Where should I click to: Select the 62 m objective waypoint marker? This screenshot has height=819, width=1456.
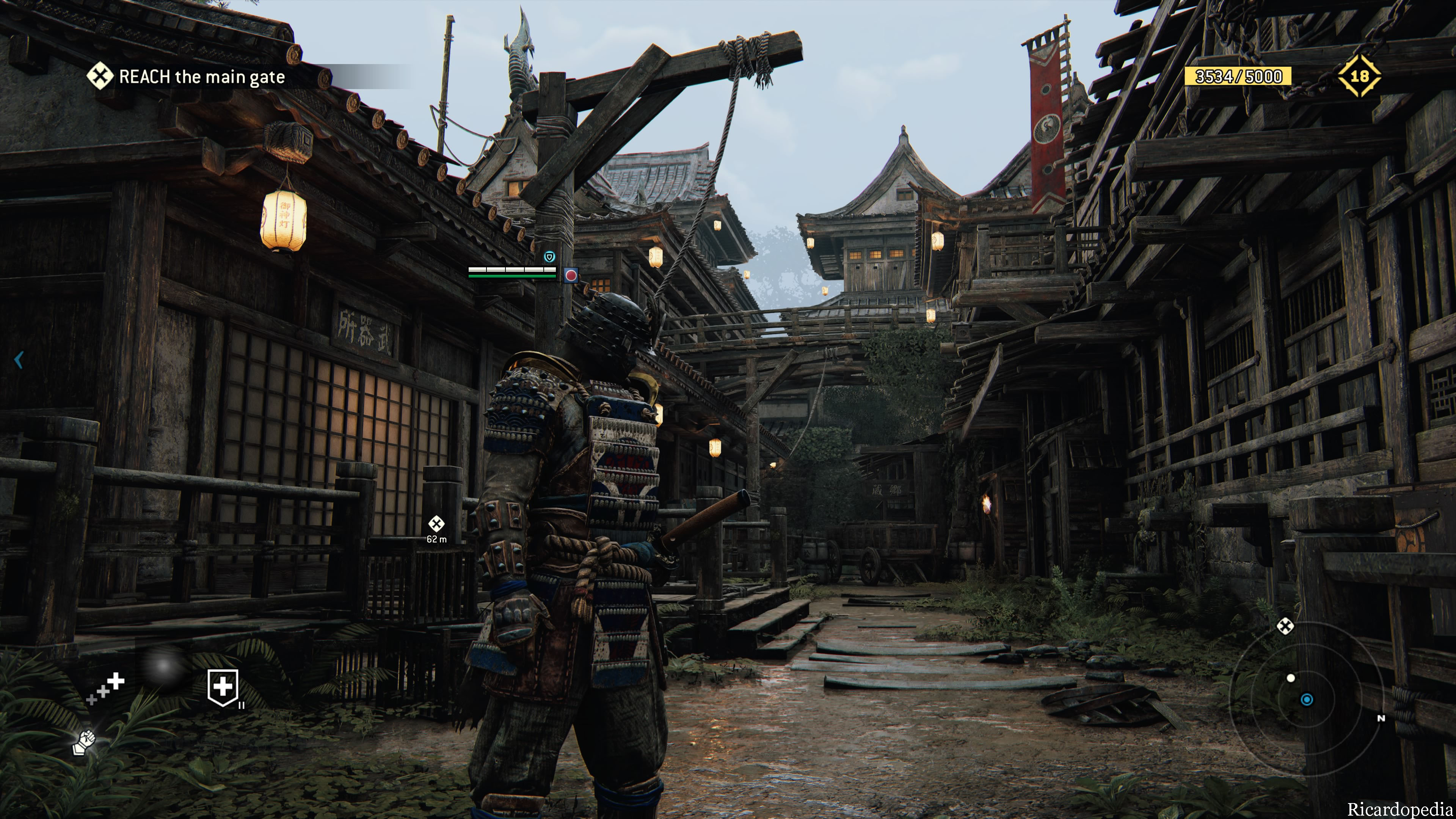pos(436,524)
